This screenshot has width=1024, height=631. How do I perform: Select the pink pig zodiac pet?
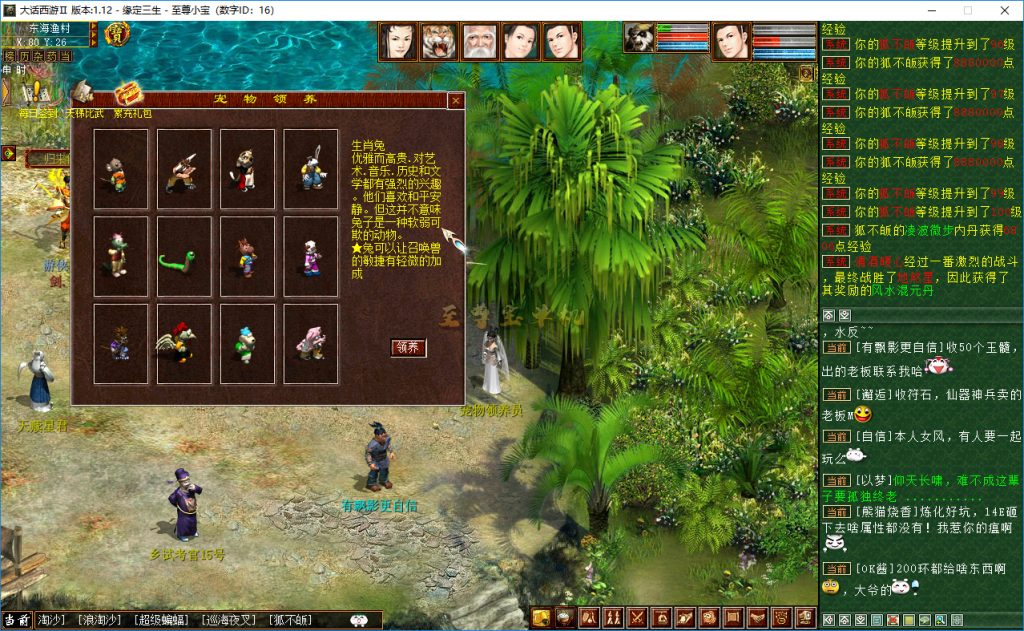tap(311, 344)
